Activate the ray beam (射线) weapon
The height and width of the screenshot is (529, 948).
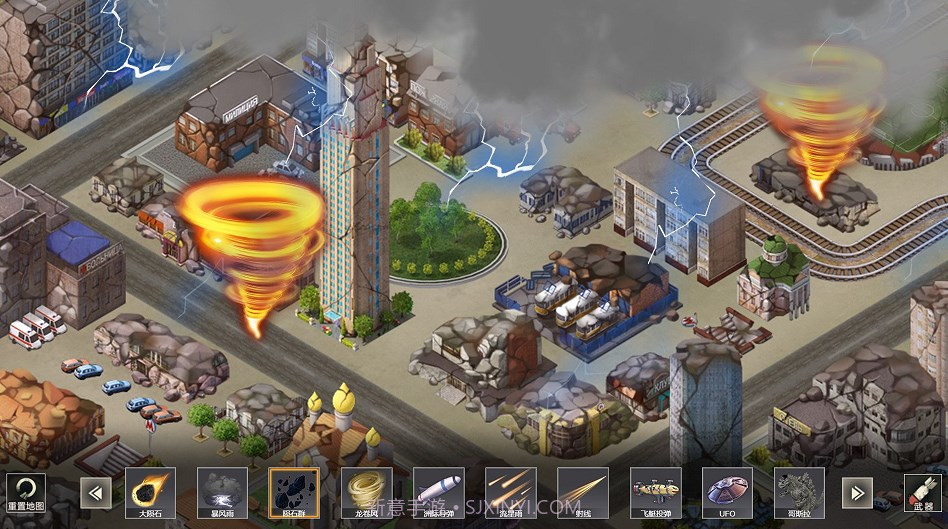(582, 492)
